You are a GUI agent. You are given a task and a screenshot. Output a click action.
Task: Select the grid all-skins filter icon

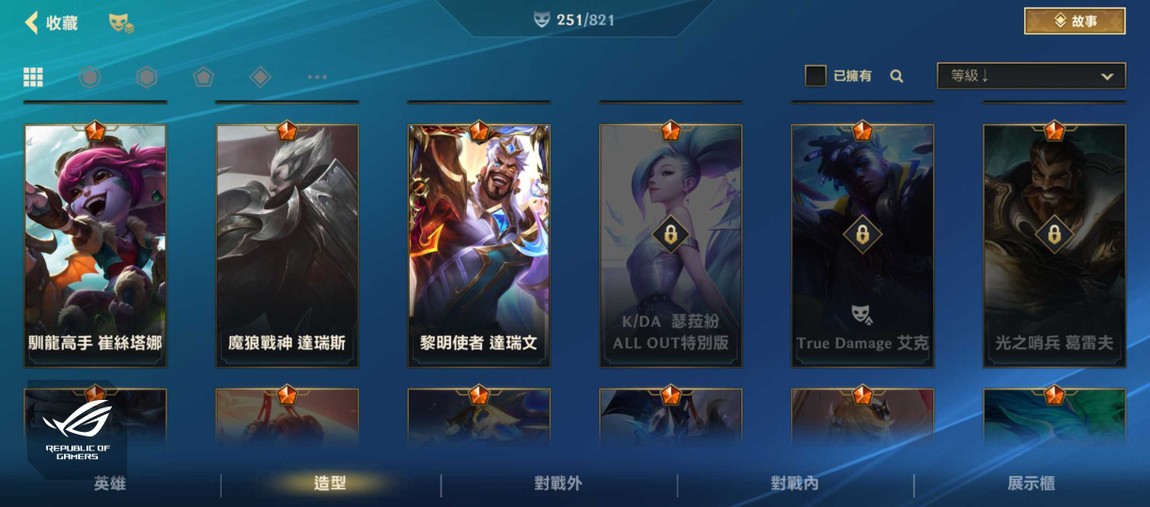[33, 77]
